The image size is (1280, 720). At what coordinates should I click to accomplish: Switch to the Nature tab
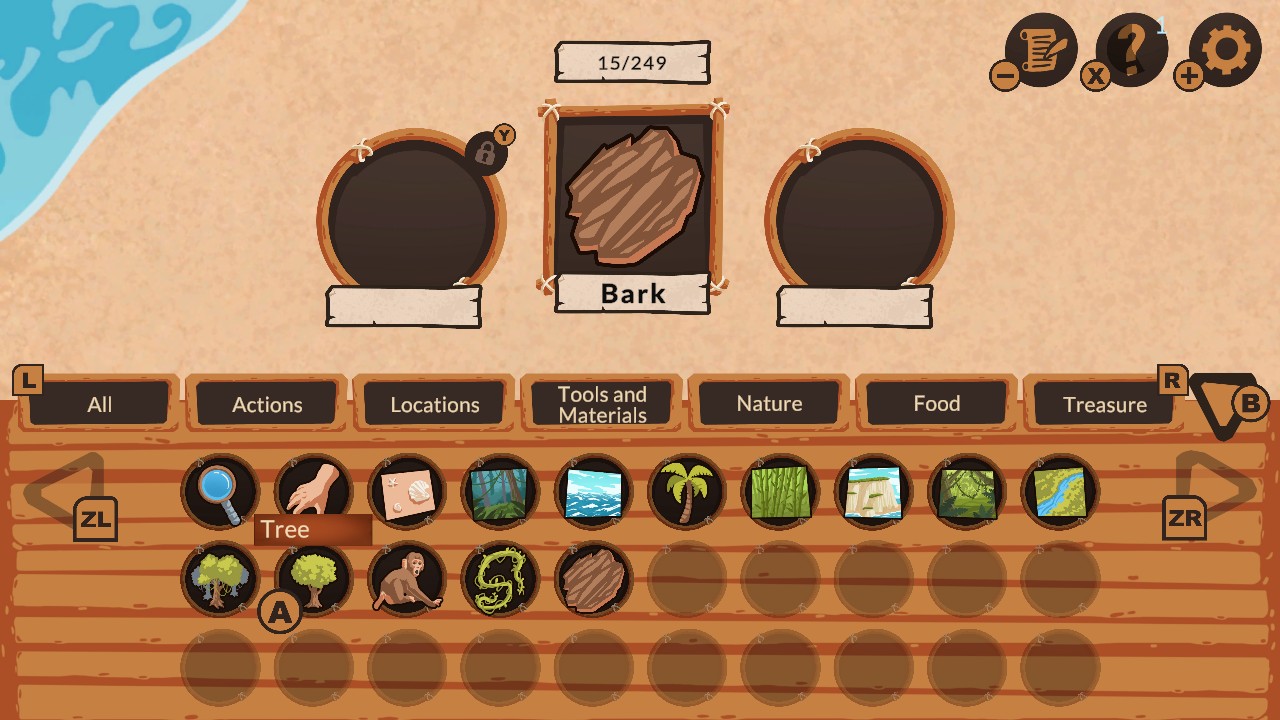[x=769, y=404]
